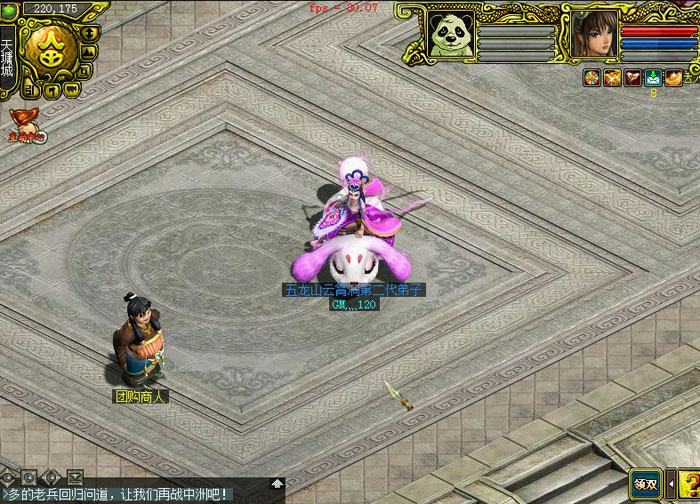Screen dimensions: 700x504
Task: Expand the chat log with the up arrow
Action: tap(277, 484)
